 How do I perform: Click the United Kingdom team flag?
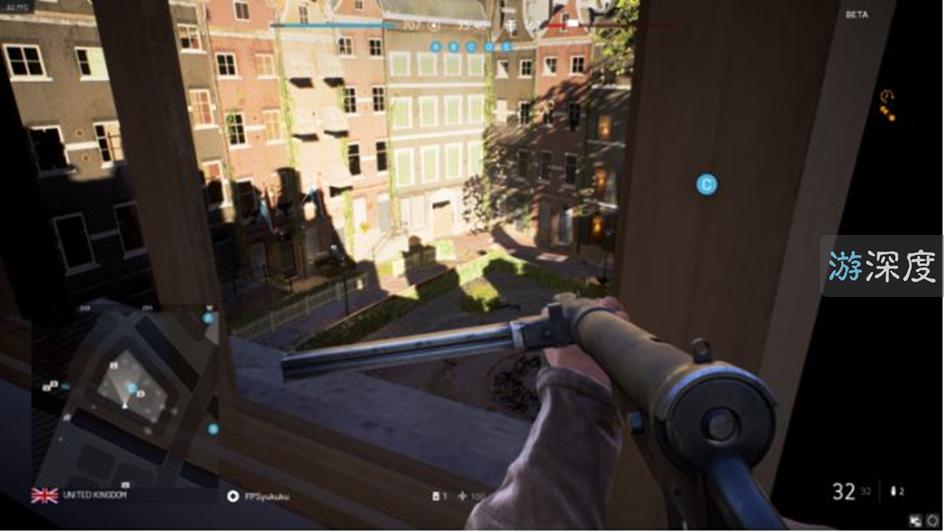(x=44, y=495)
